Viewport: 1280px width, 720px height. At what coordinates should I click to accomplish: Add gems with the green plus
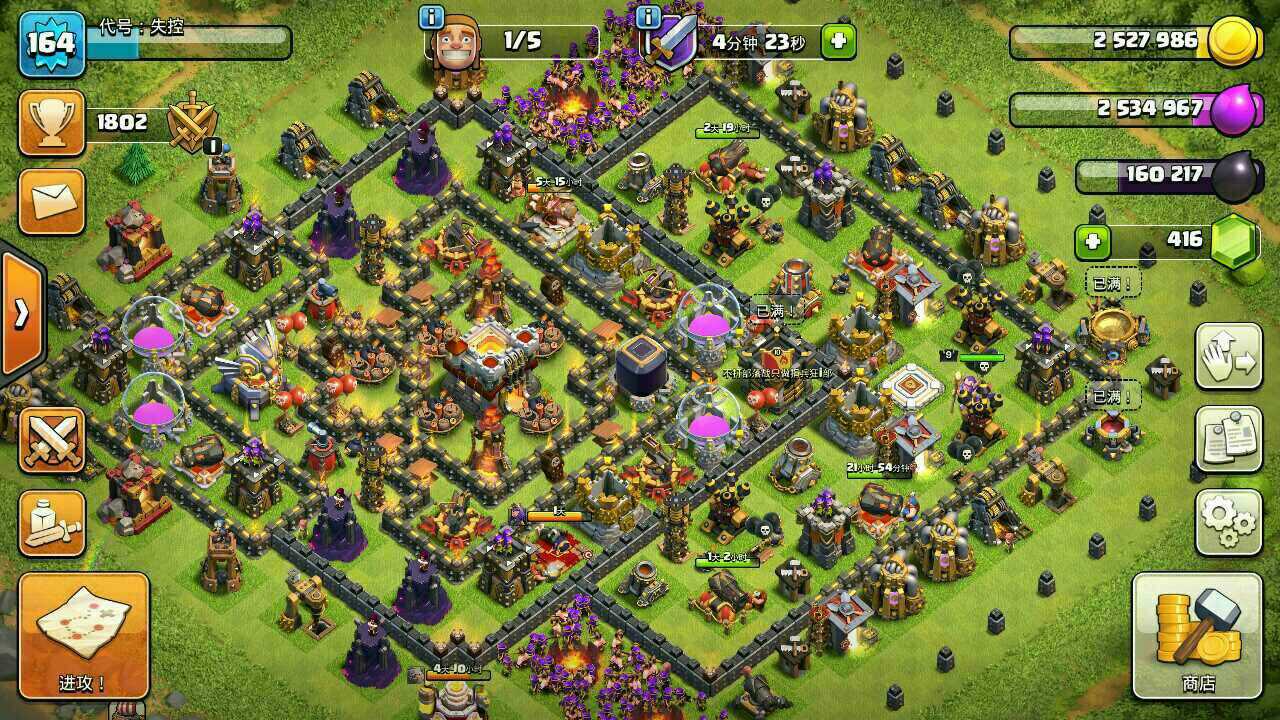click(x=1093, y=241)
